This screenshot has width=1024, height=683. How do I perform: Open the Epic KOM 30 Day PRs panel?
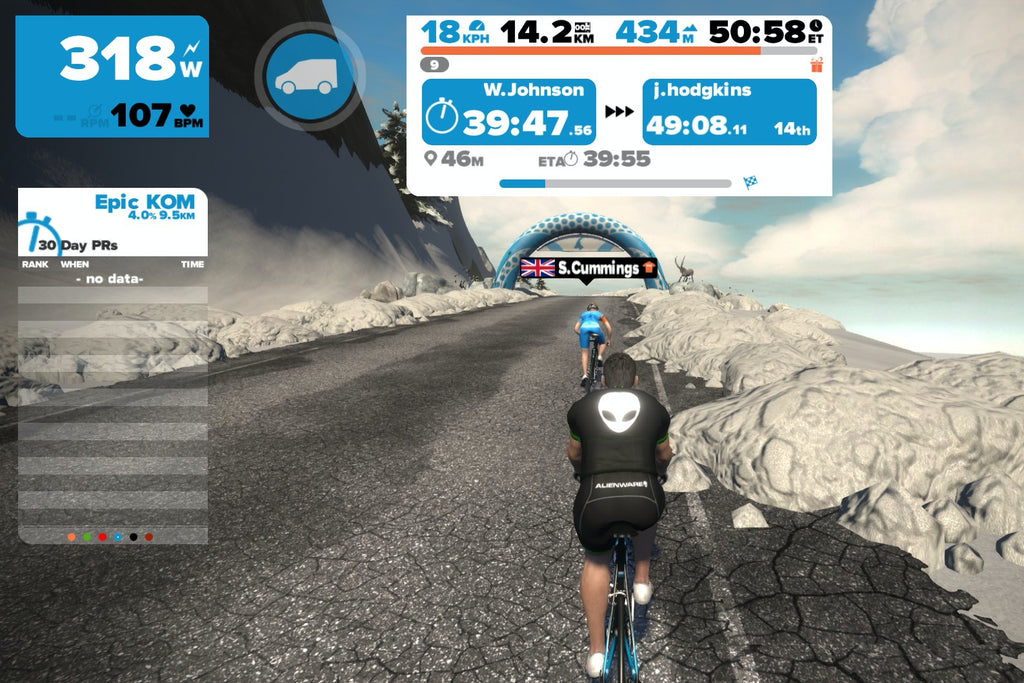[113, 222]
